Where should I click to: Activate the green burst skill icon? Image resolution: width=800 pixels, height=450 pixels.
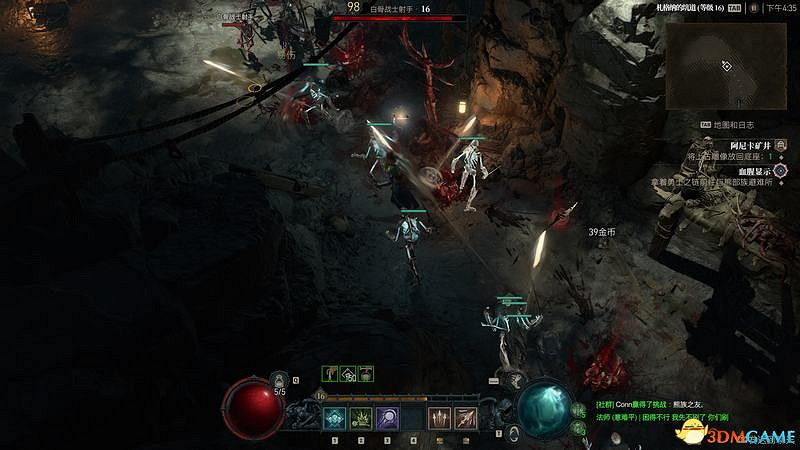[x=360, y=418]
